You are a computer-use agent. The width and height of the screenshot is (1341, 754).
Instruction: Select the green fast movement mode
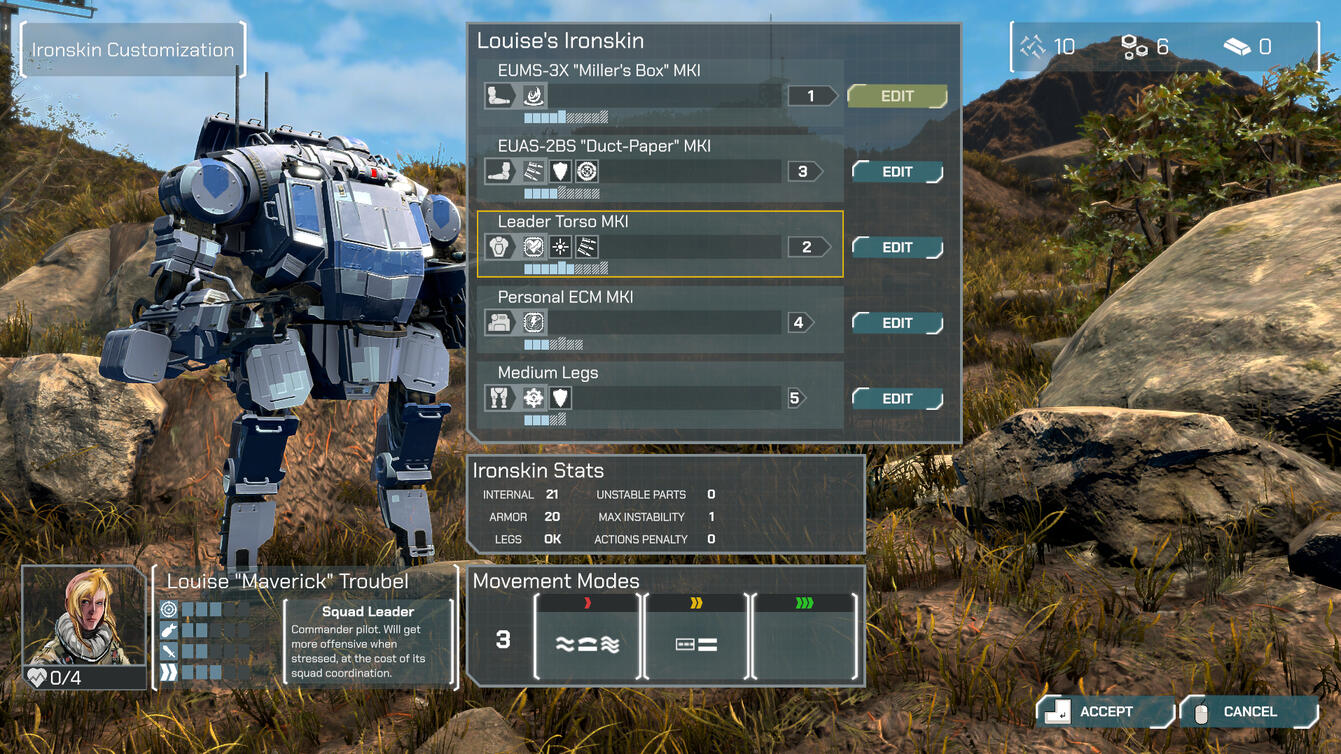click(804, 637)
